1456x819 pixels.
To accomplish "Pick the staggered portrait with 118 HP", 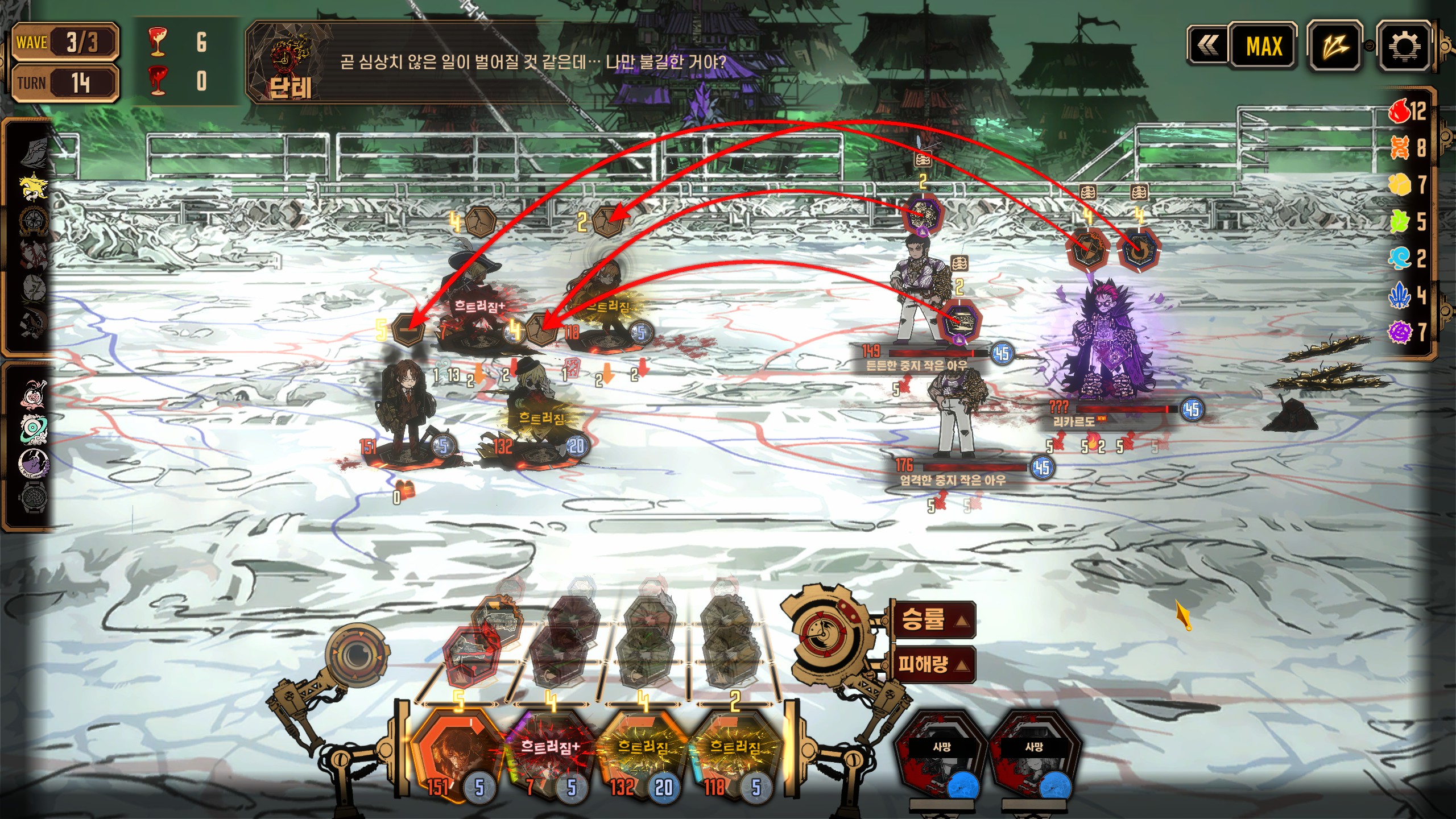I will (x=735, y=754).
